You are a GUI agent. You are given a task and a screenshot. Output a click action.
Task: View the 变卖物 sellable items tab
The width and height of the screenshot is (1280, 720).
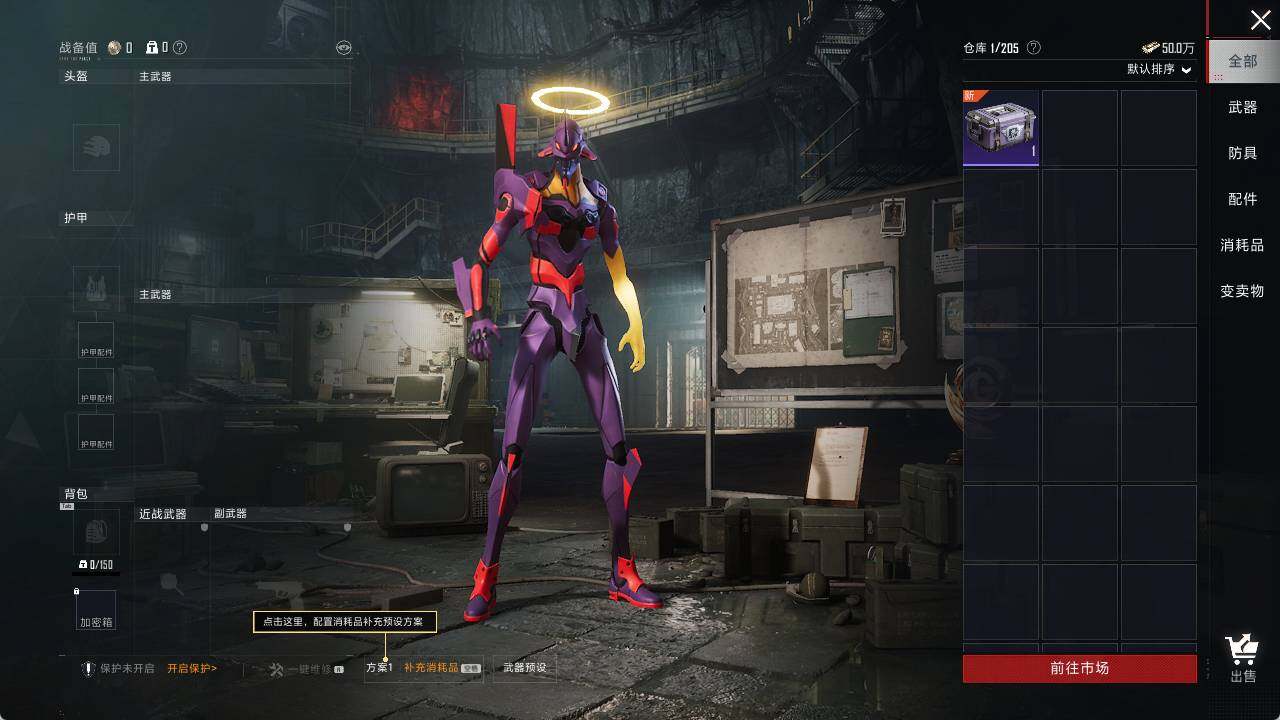point(1242,291)
